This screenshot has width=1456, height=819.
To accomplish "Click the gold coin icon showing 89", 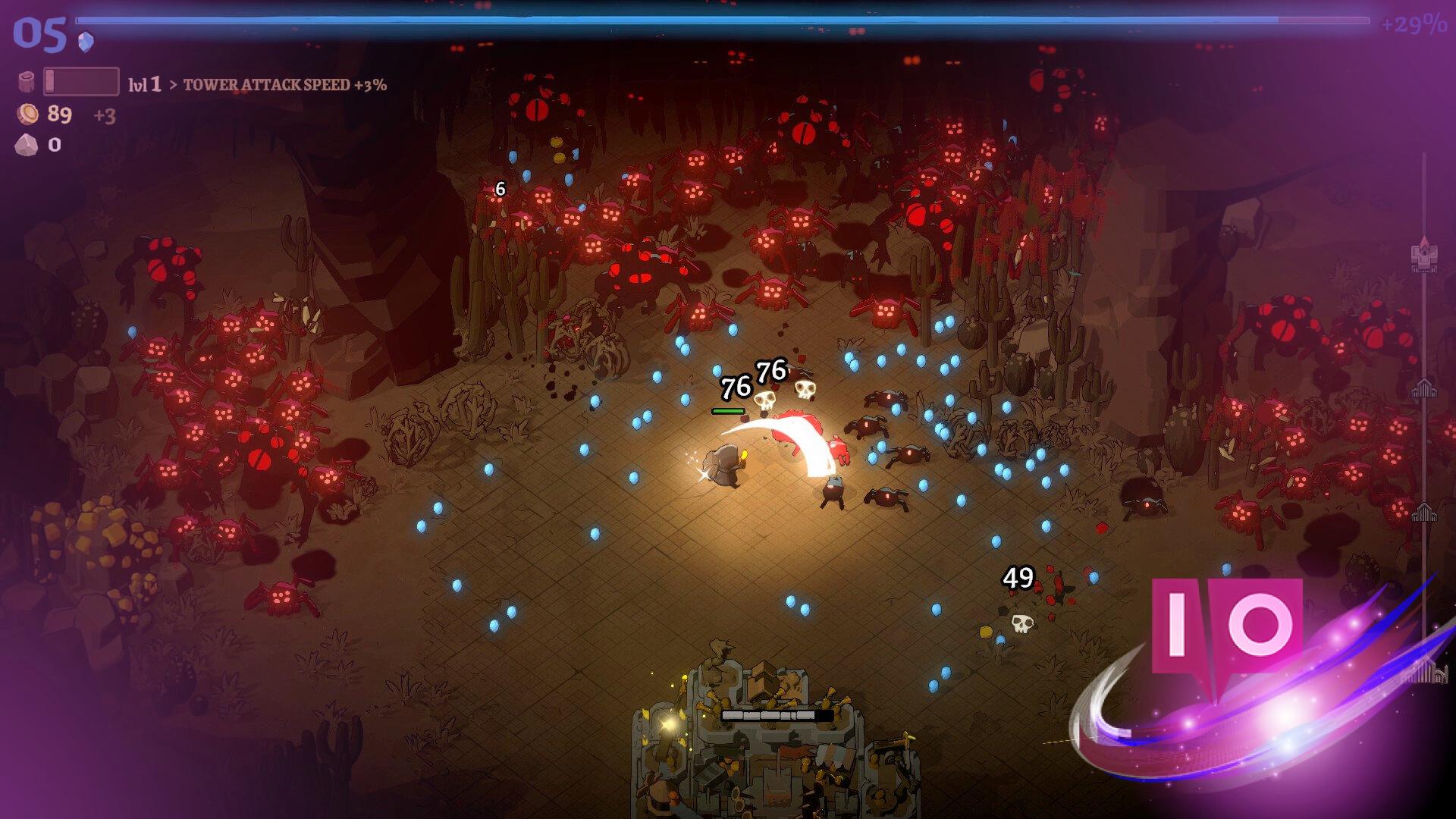I will pyautogui.click(x=28, y=115).
